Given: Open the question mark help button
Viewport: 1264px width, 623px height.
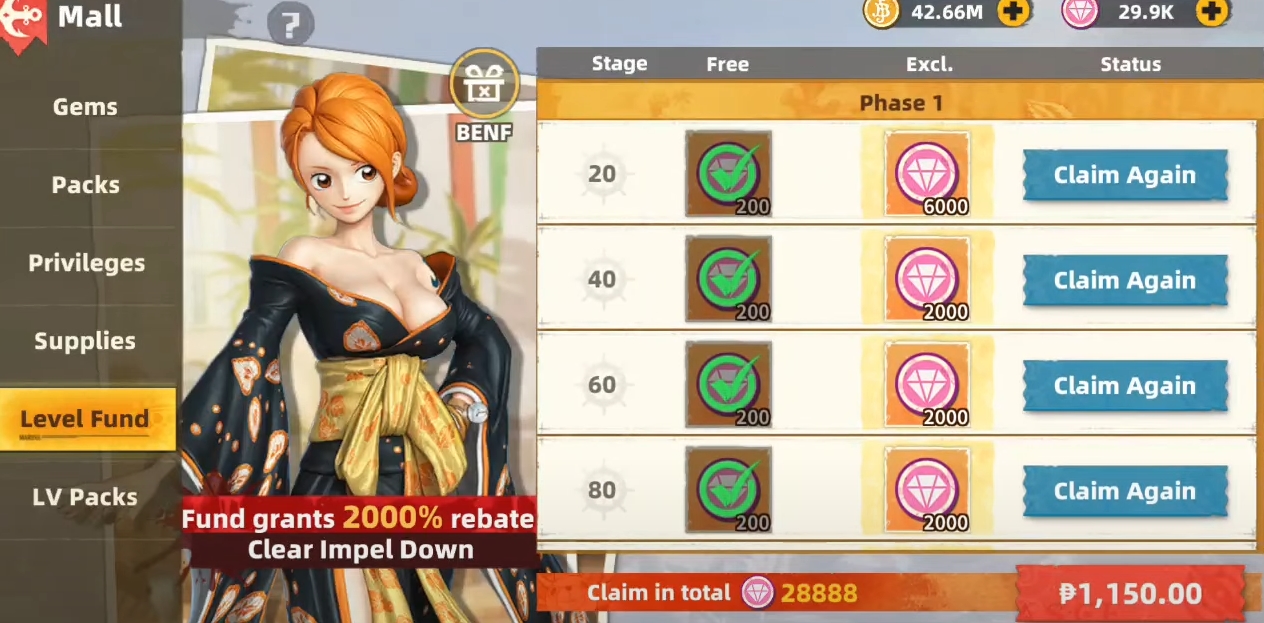Looking at the screenshot, I should [x=291, y=25].
